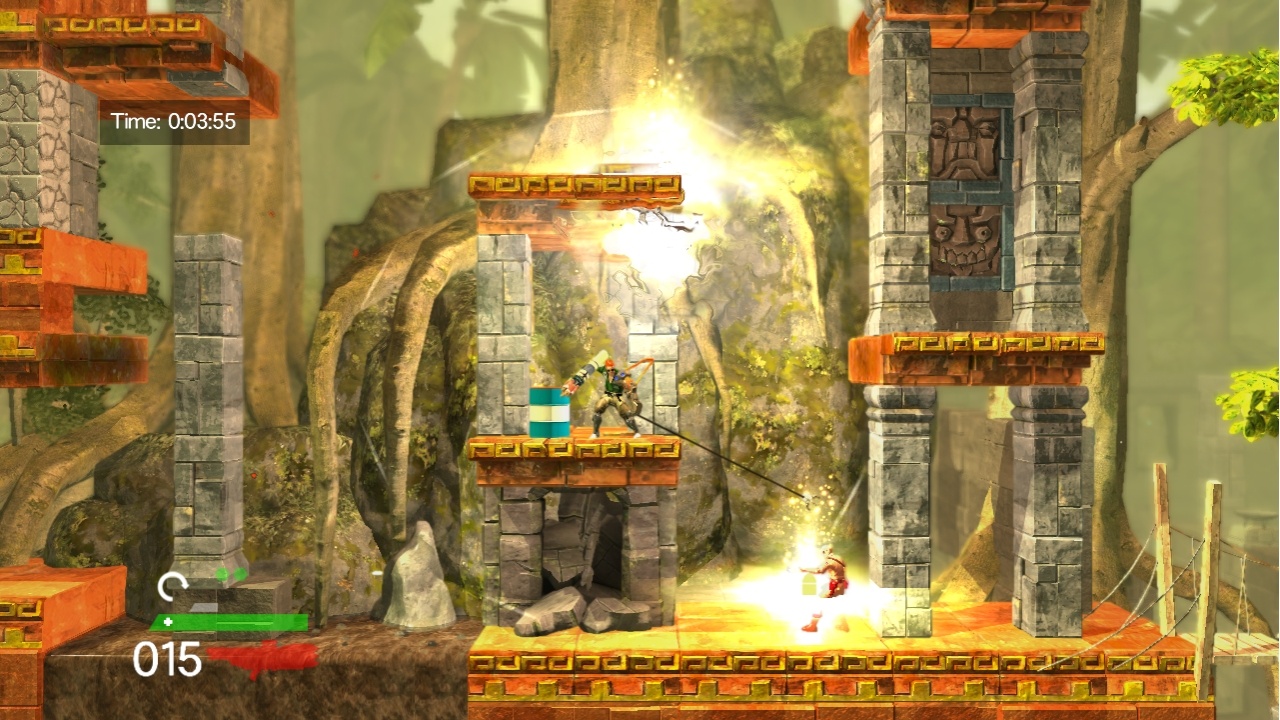This screenshot has height=720, width=1280.
Task: Click the white plus on the health bar
Action: (170, 621)
